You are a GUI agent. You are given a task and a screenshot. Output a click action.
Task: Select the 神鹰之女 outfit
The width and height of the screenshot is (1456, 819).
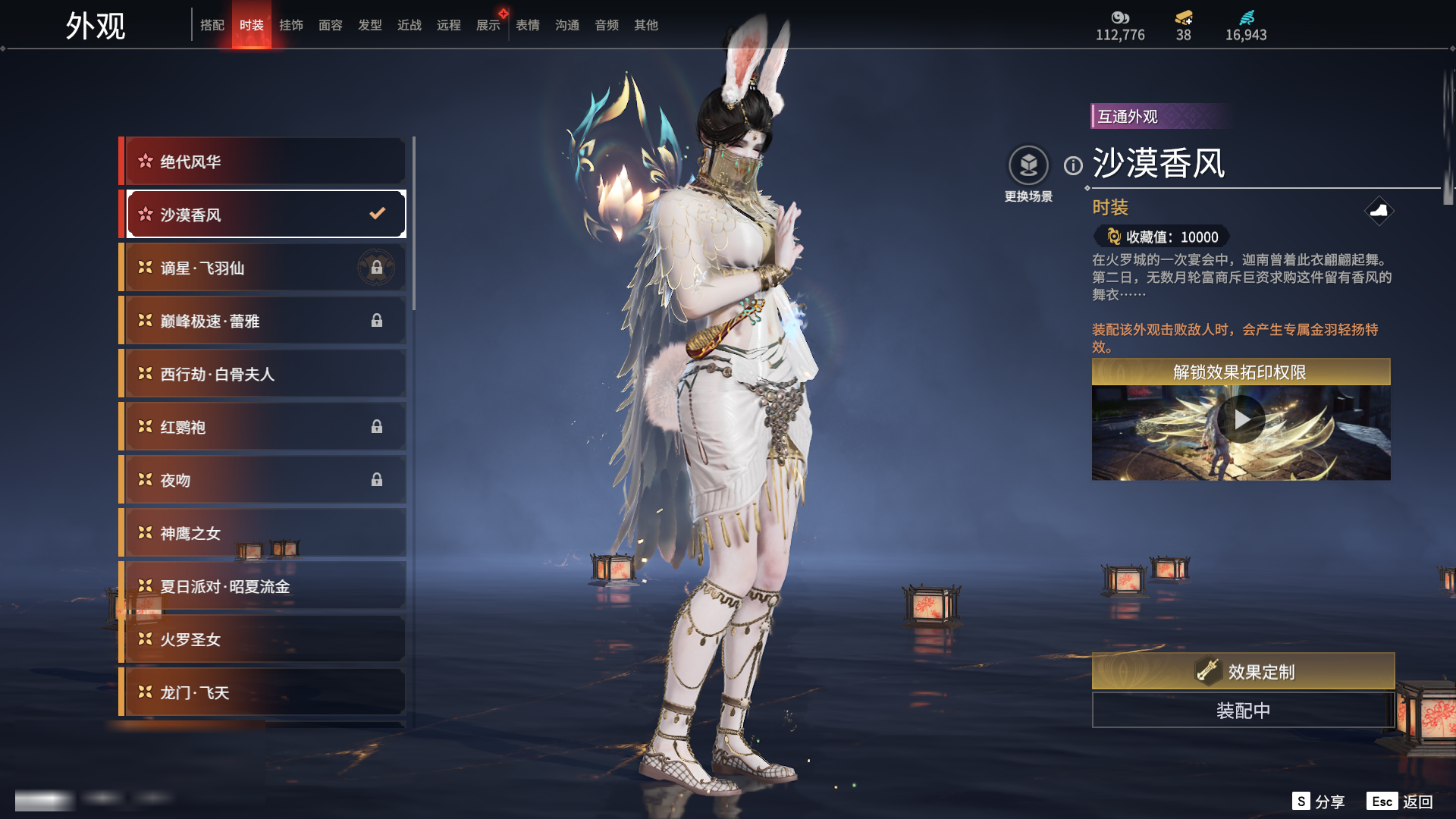[264, 533]
